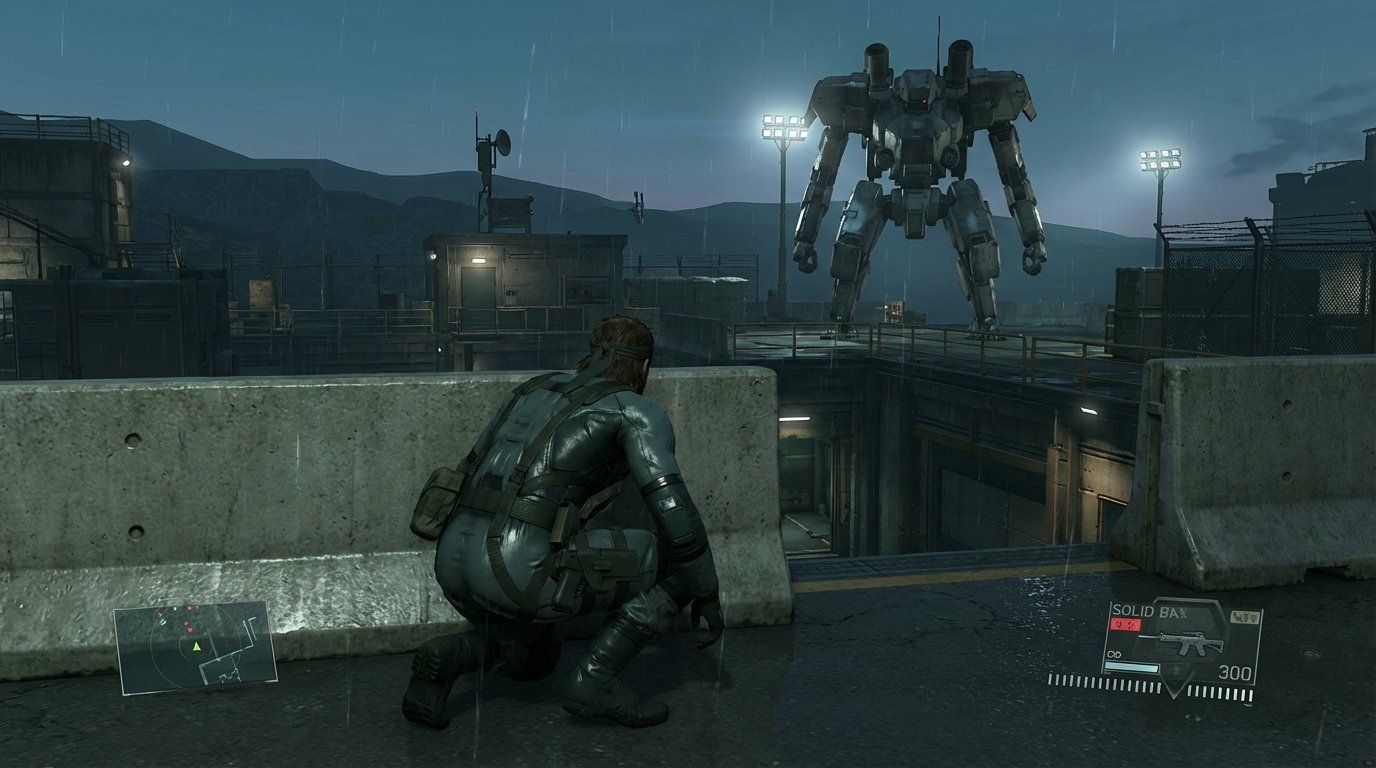Select the grenade equipment icons above the ammo counter
The width and height of the screenshot is (1376, 768).
pyautogui.click(x=1244, y=615)
